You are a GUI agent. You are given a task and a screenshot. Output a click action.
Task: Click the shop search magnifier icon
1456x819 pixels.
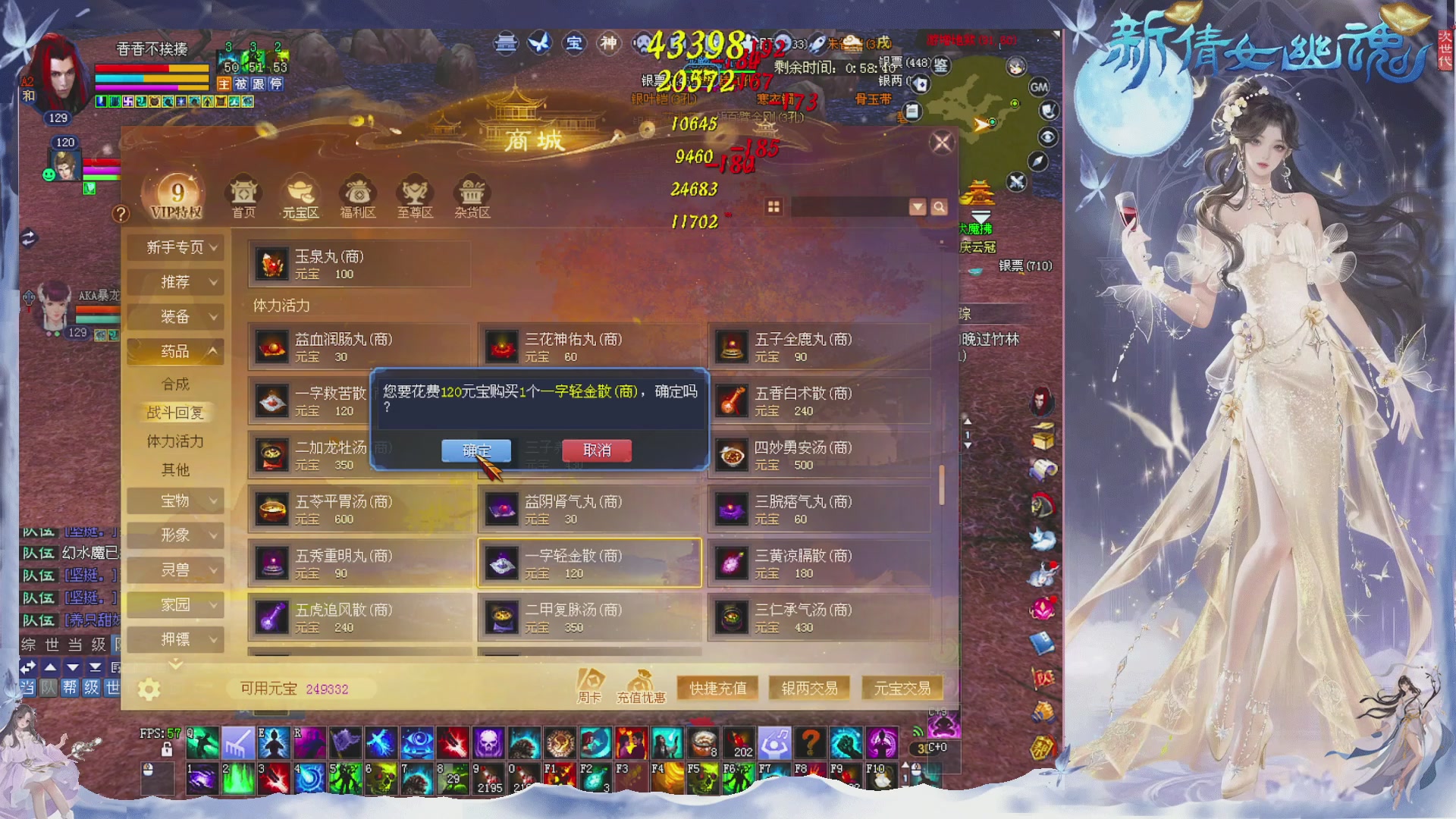[x=940, y=206]
